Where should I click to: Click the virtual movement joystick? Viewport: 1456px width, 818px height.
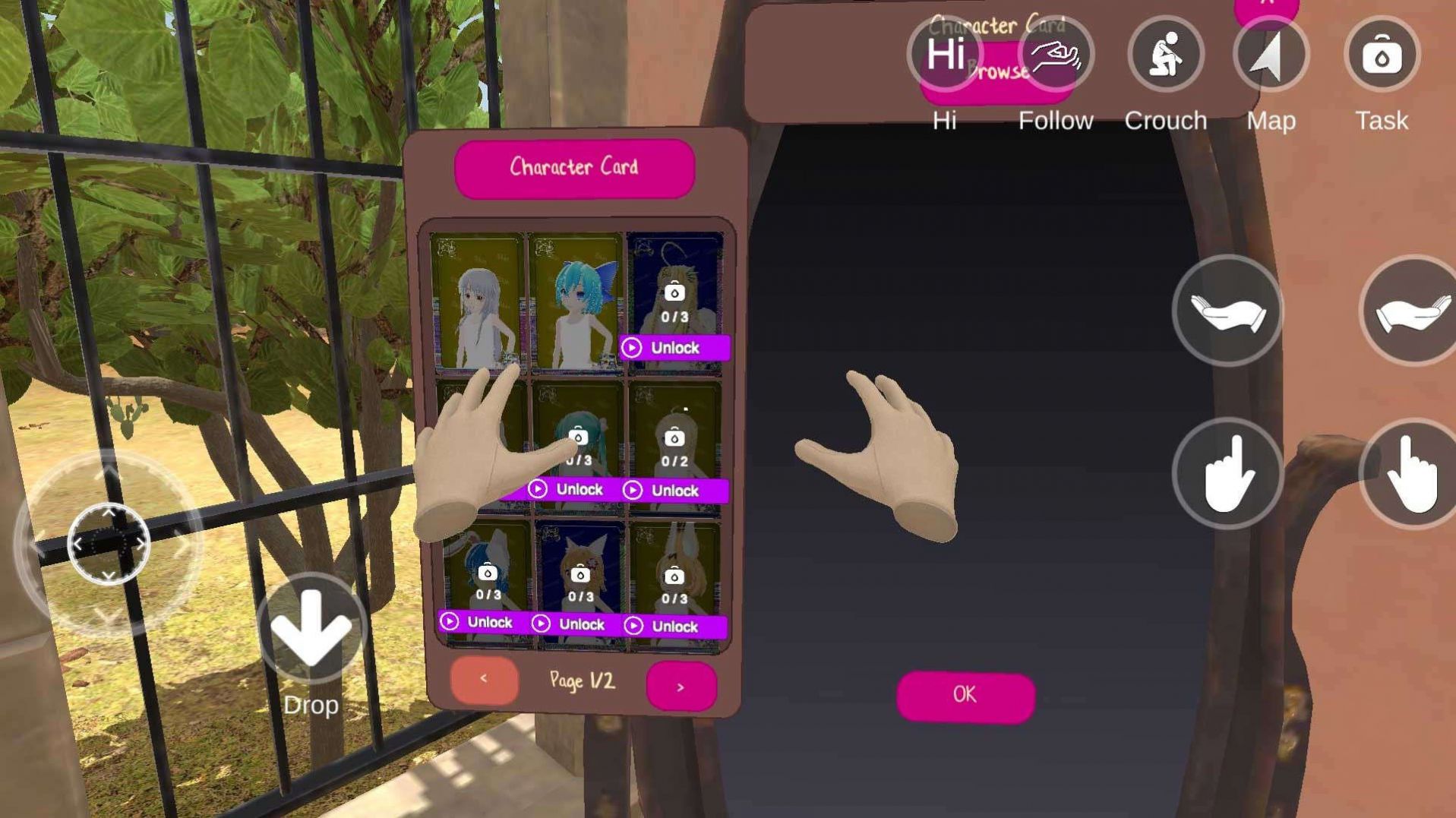point(109,543)
